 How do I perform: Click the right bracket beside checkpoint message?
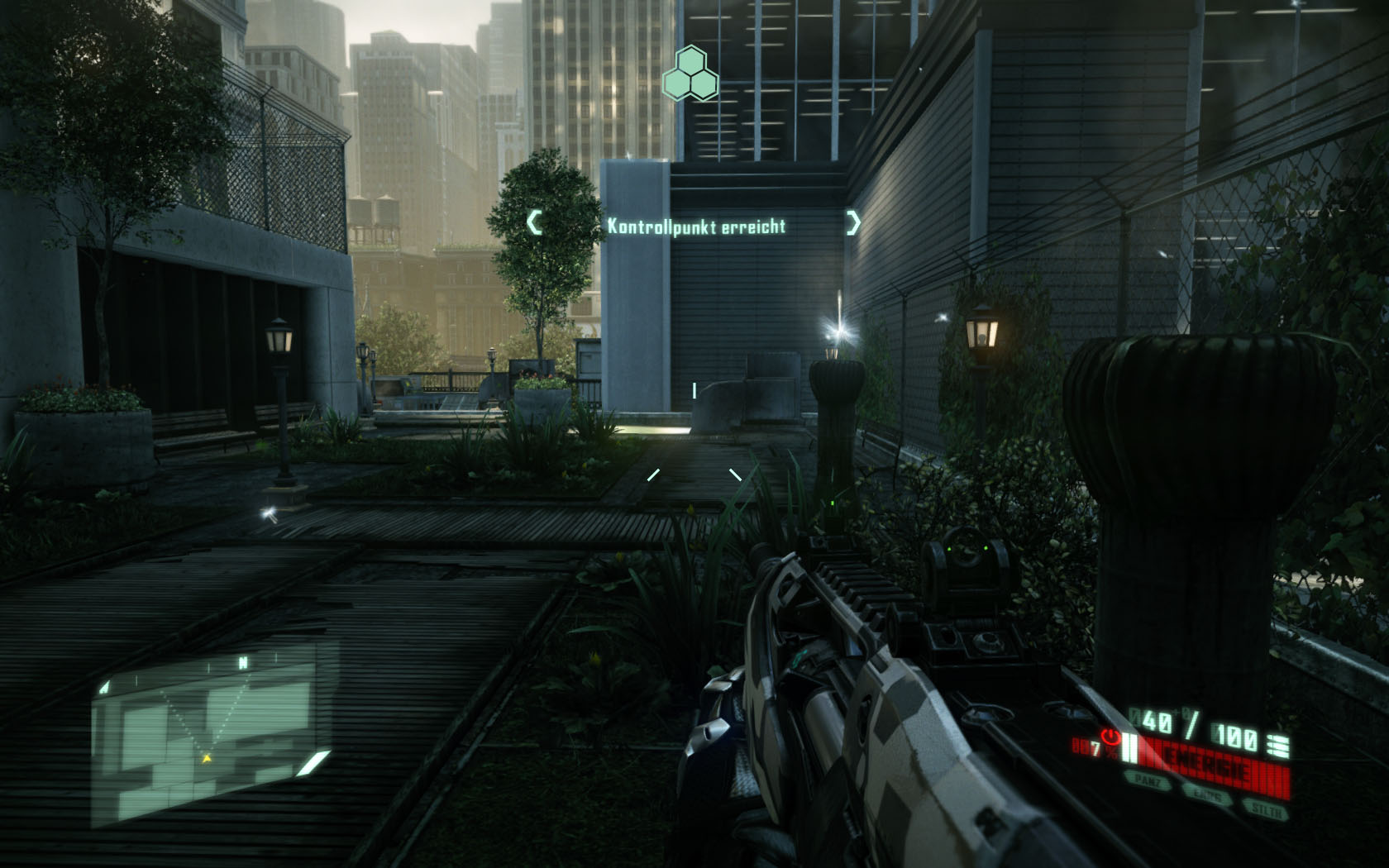coord(853,222)
